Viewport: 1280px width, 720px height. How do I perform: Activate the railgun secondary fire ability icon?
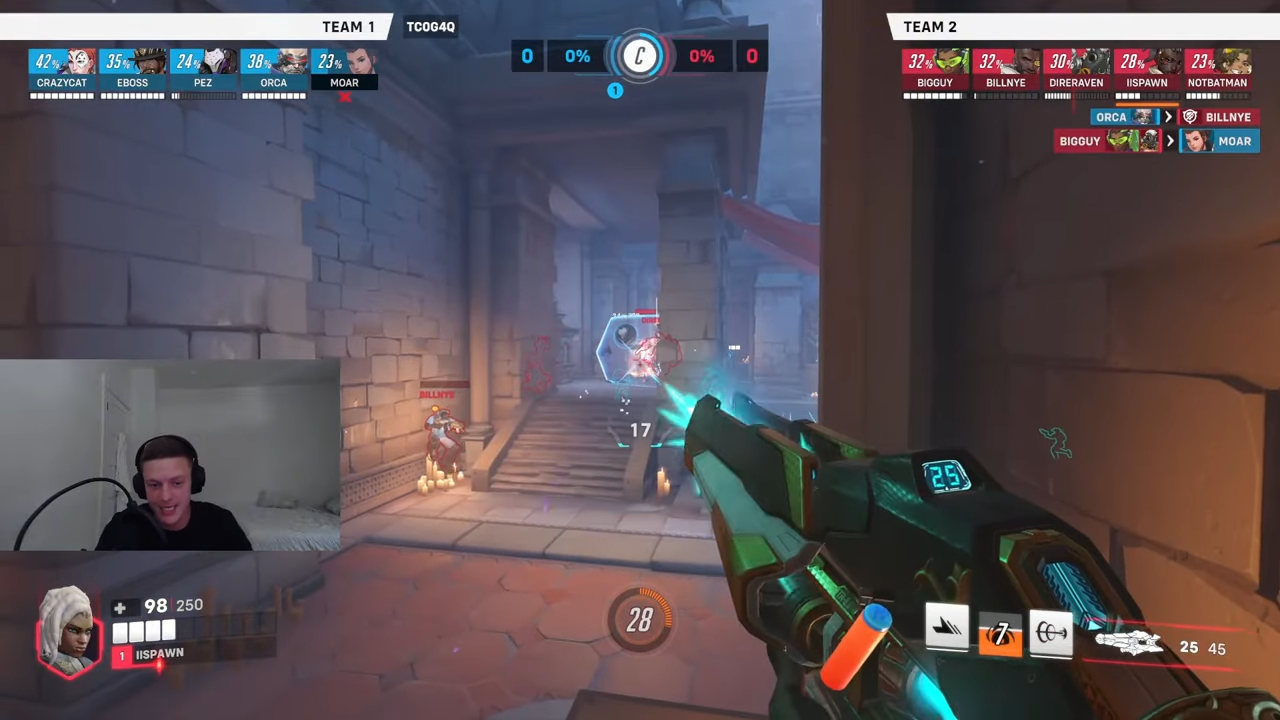point(1051,632)
